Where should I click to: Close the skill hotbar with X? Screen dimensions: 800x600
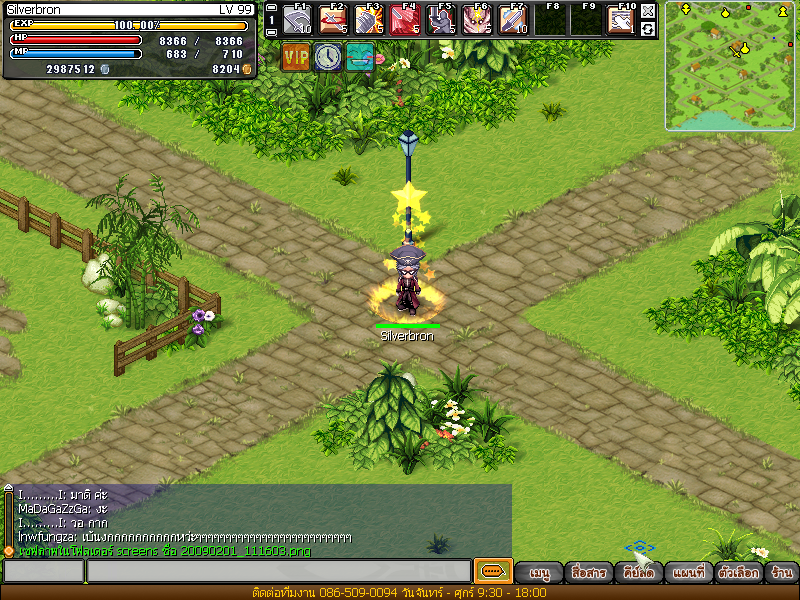click(648, 11)
